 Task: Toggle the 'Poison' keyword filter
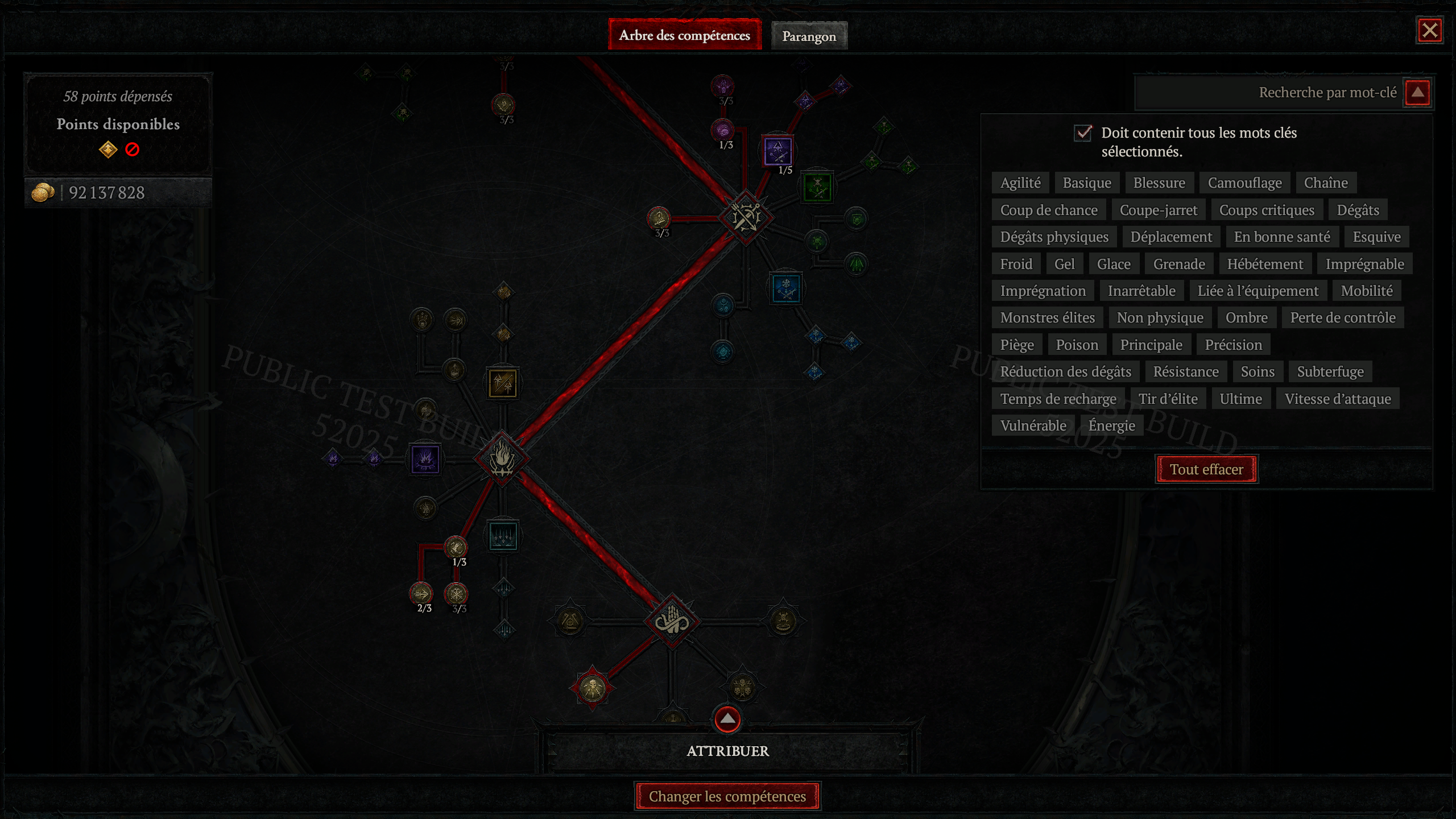(1077, 344)
